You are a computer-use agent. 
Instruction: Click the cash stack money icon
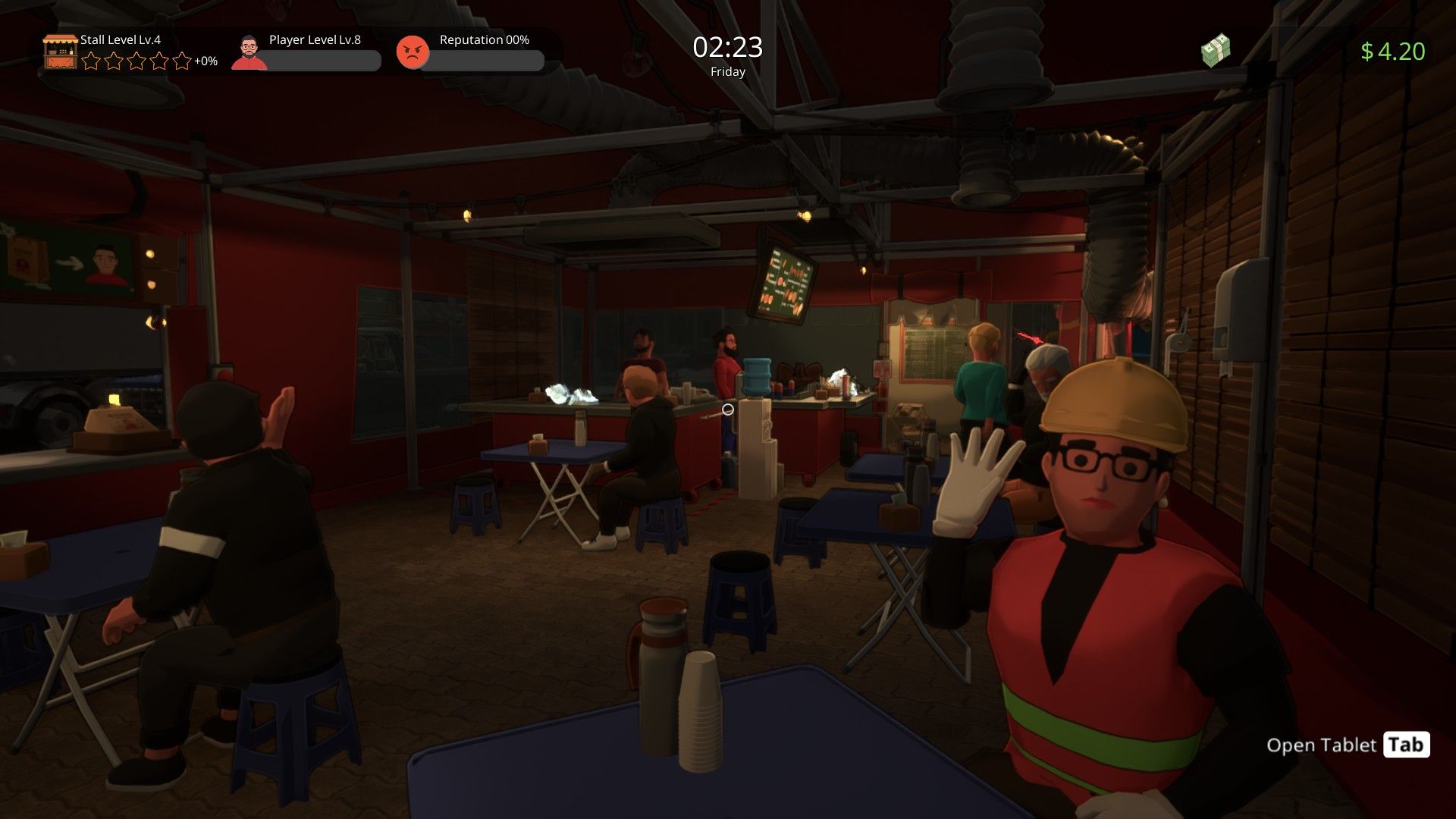tap(1215, 51)
